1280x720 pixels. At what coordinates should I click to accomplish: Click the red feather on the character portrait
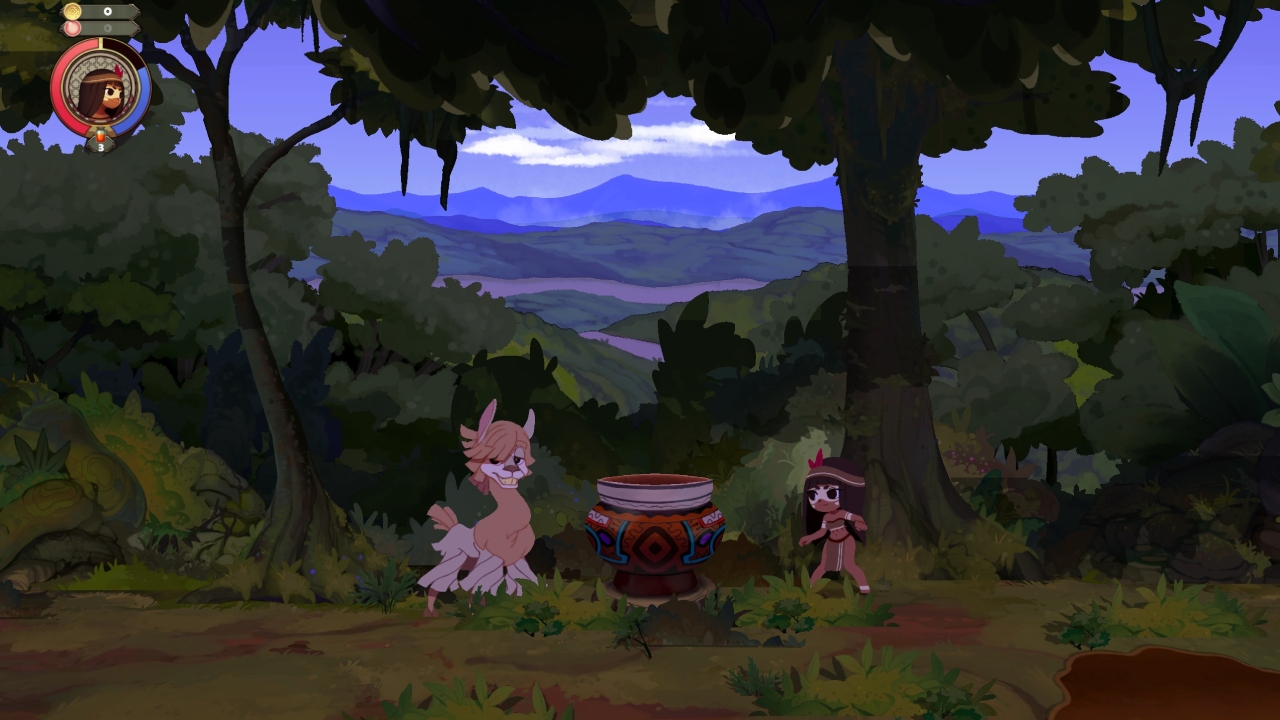[x=119, y=71]
